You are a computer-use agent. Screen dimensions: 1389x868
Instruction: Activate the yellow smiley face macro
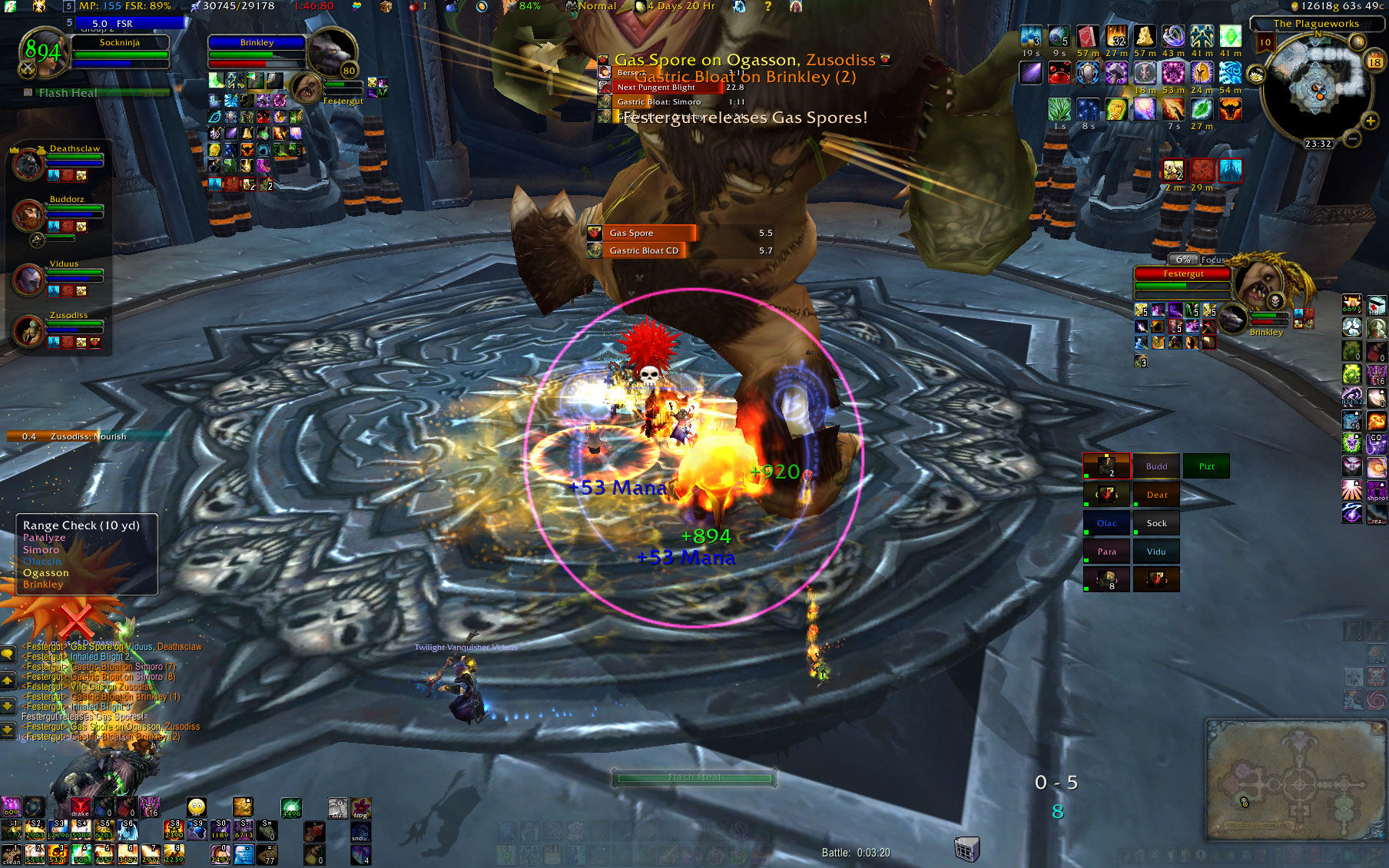pyautogui.click(x=197, y=807)
